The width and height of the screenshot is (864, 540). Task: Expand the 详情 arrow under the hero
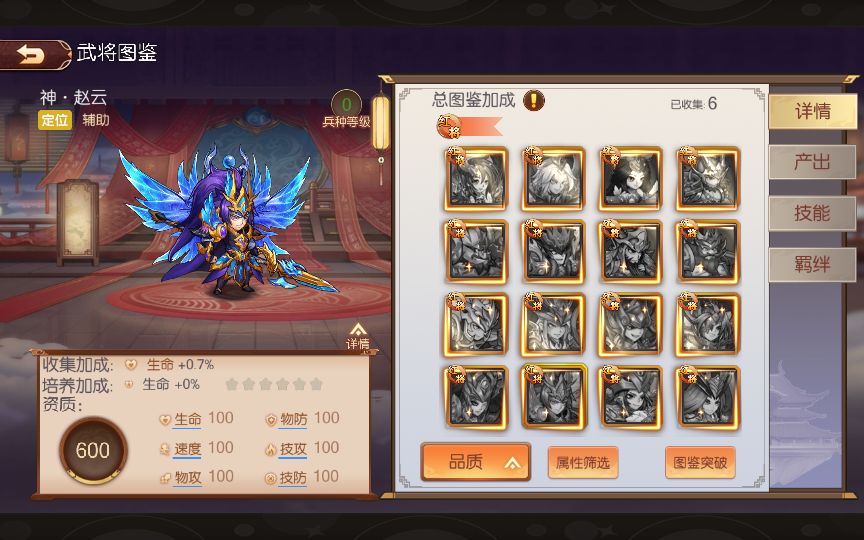click(x=358, y=335)
